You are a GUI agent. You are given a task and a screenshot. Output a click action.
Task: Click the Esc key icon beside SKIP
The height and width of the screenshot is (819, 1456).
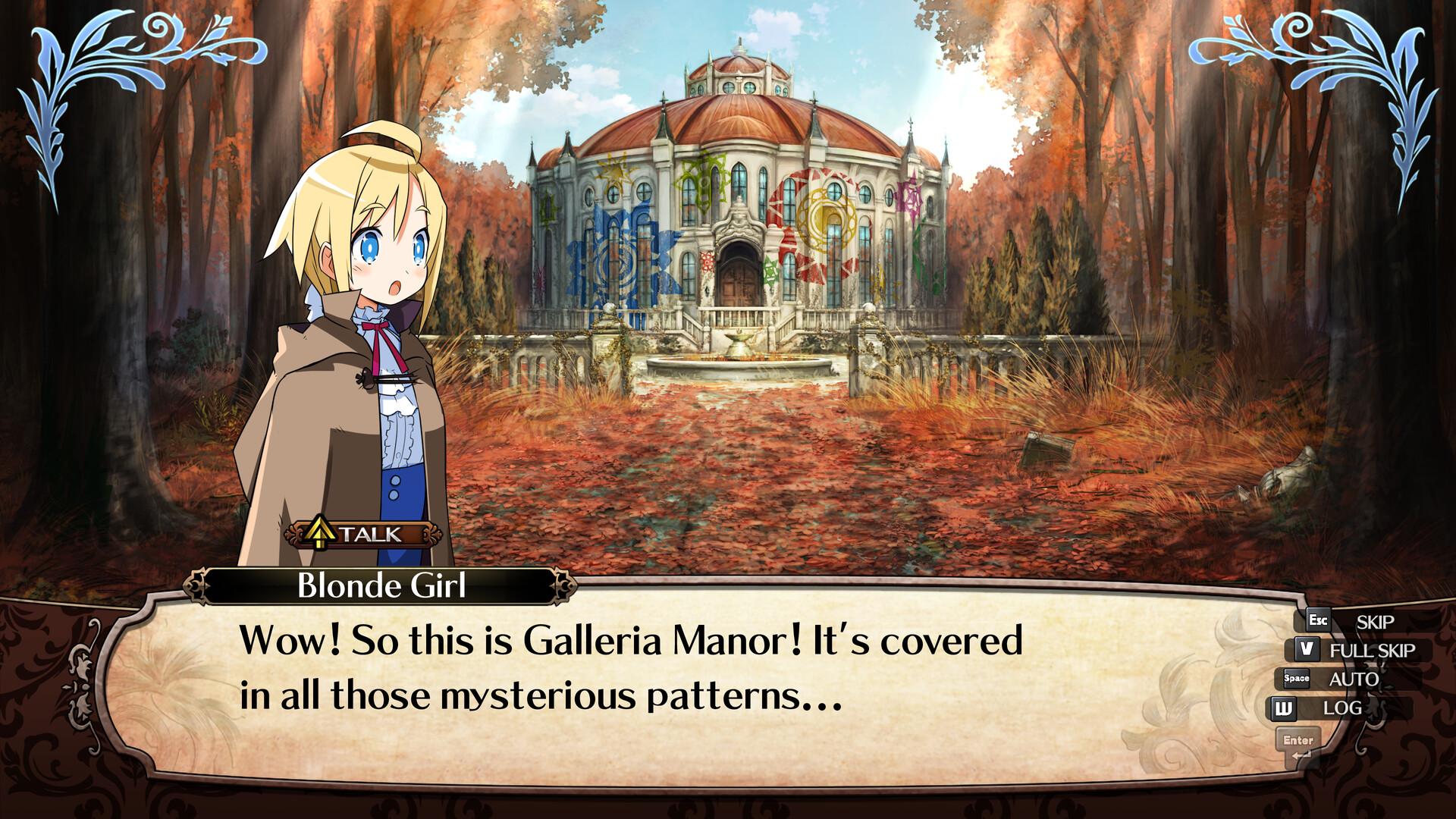coord(1317,621)
